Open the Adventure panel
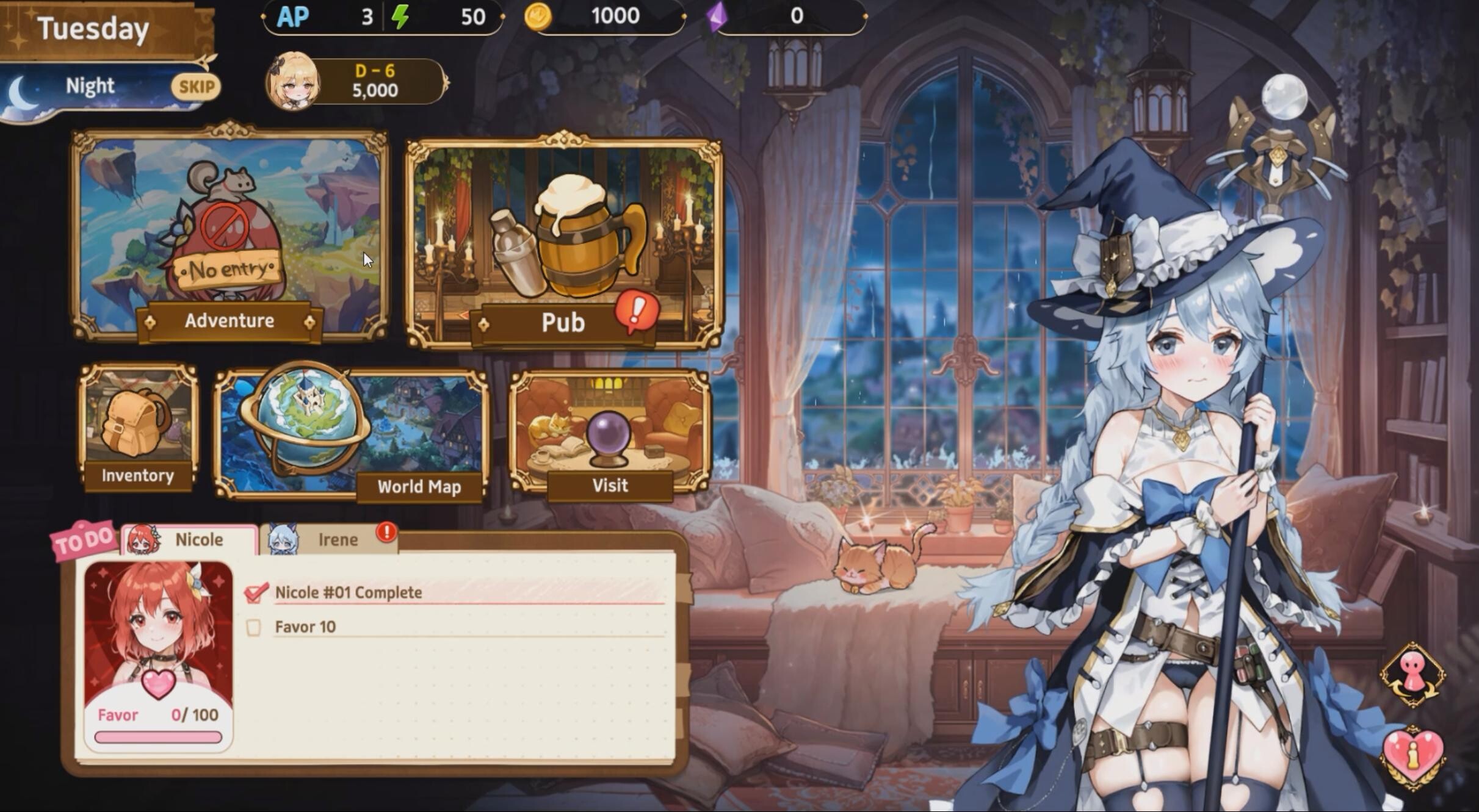The image size is (1479, 812). [x=230, y=235]
